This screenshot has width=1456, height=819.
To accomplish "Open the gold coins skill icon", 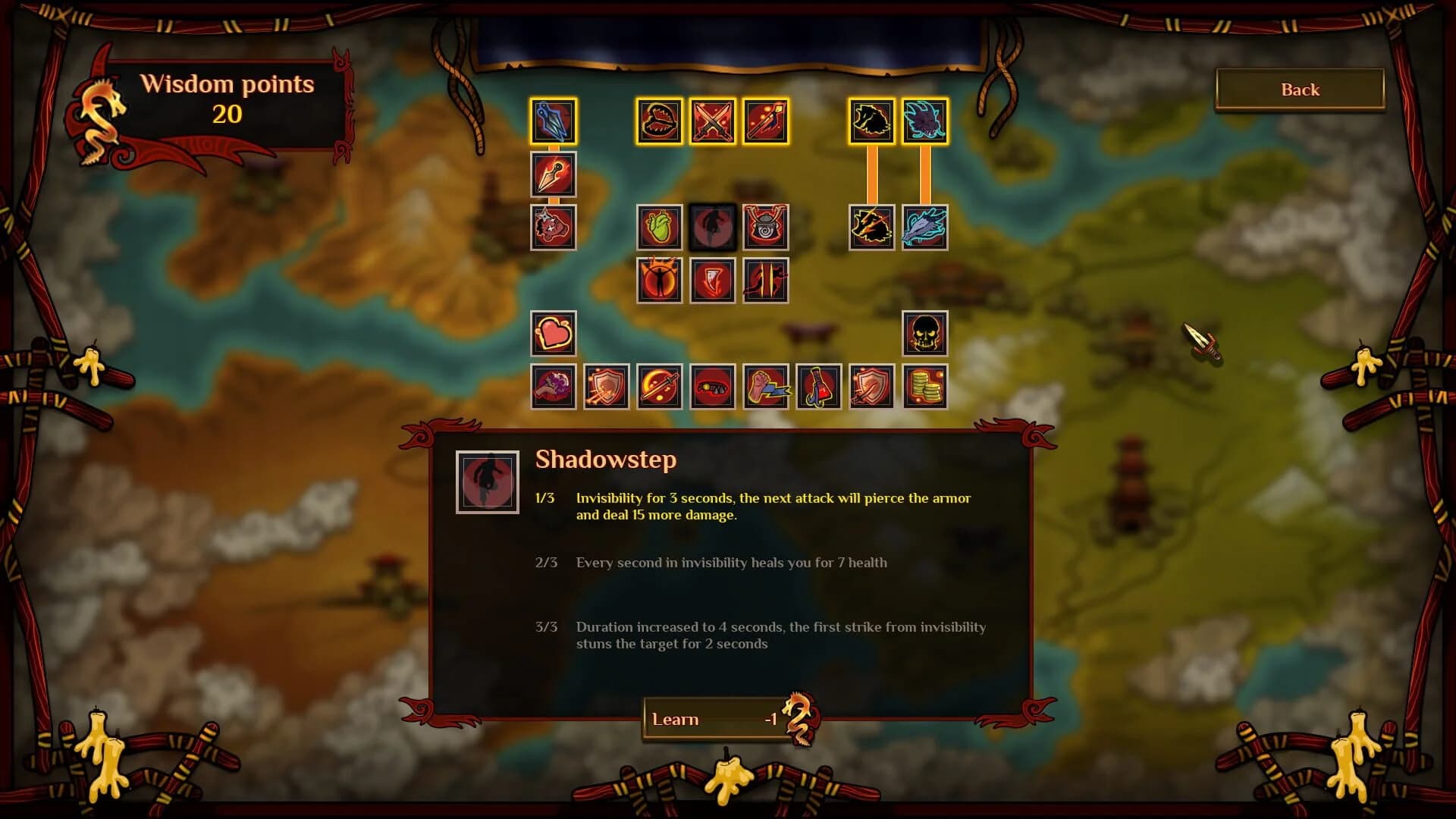I will (x=924, y=388).
